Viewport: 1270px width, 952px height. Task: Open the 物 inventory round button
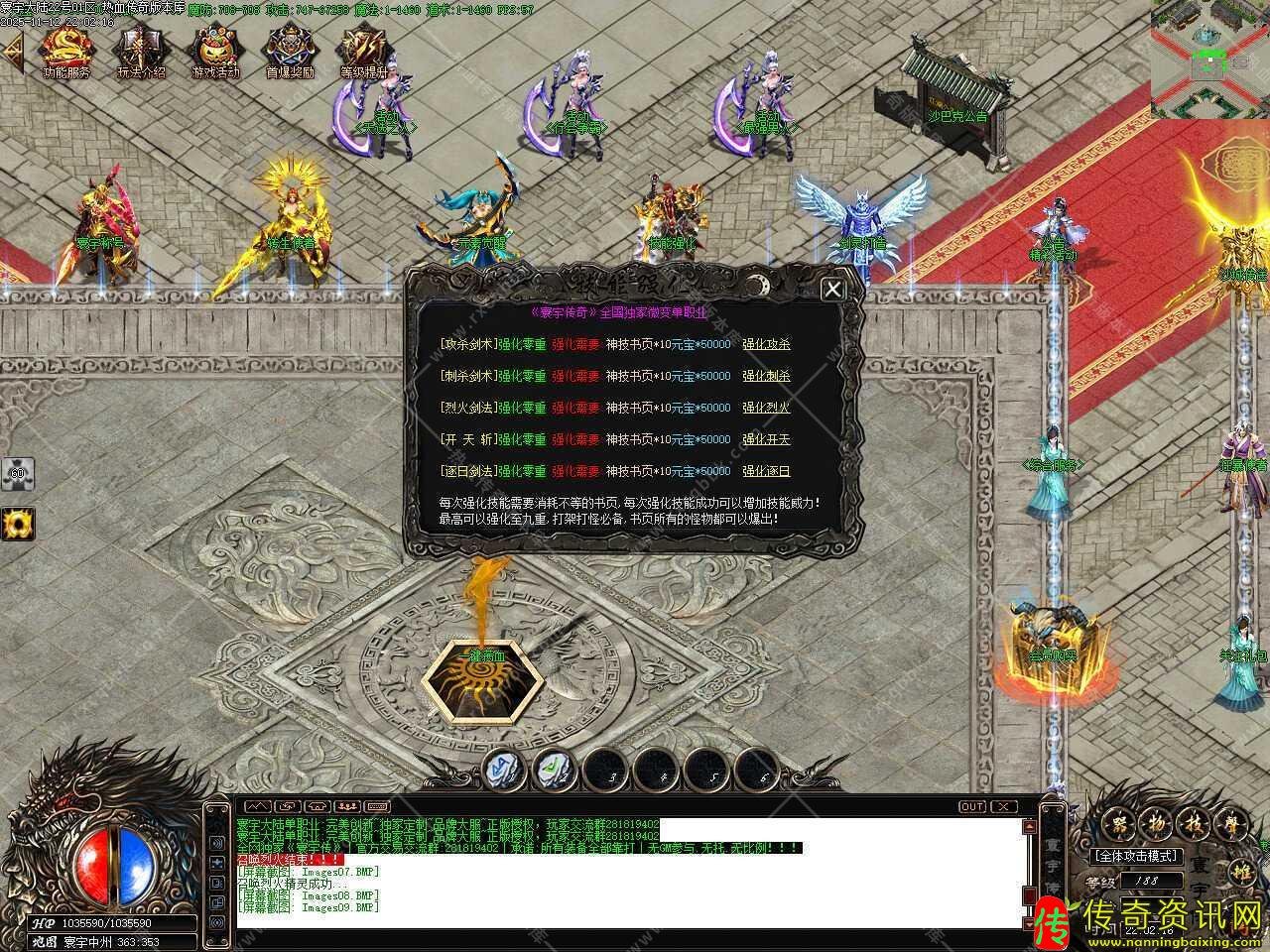1156,822
